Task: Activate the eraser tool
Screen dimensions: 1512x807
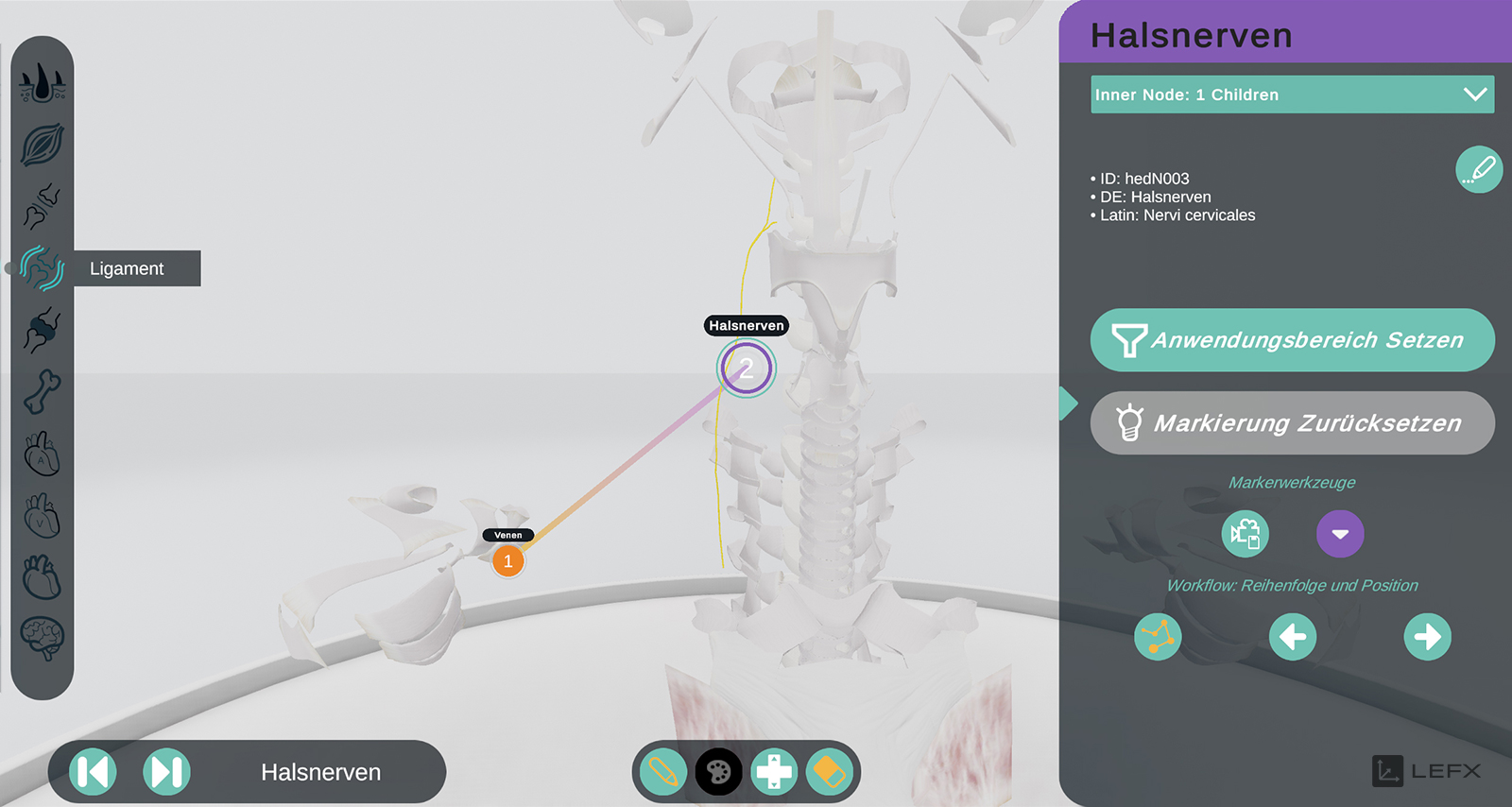Action: point(829,772)
